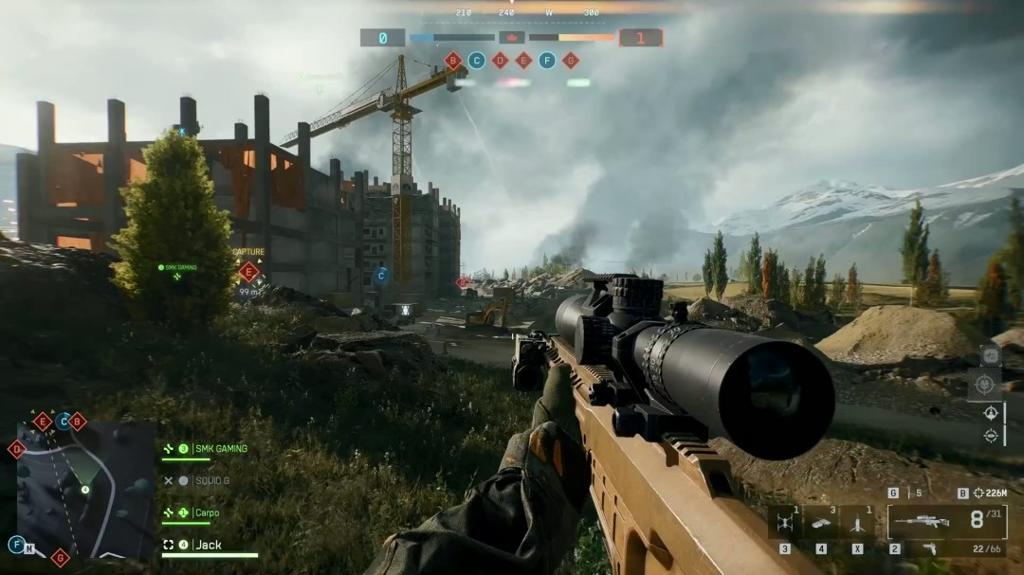This screenshot has height=575, width=1024.
Task: Select objective B in the top bar
Action: click(453, 61)
